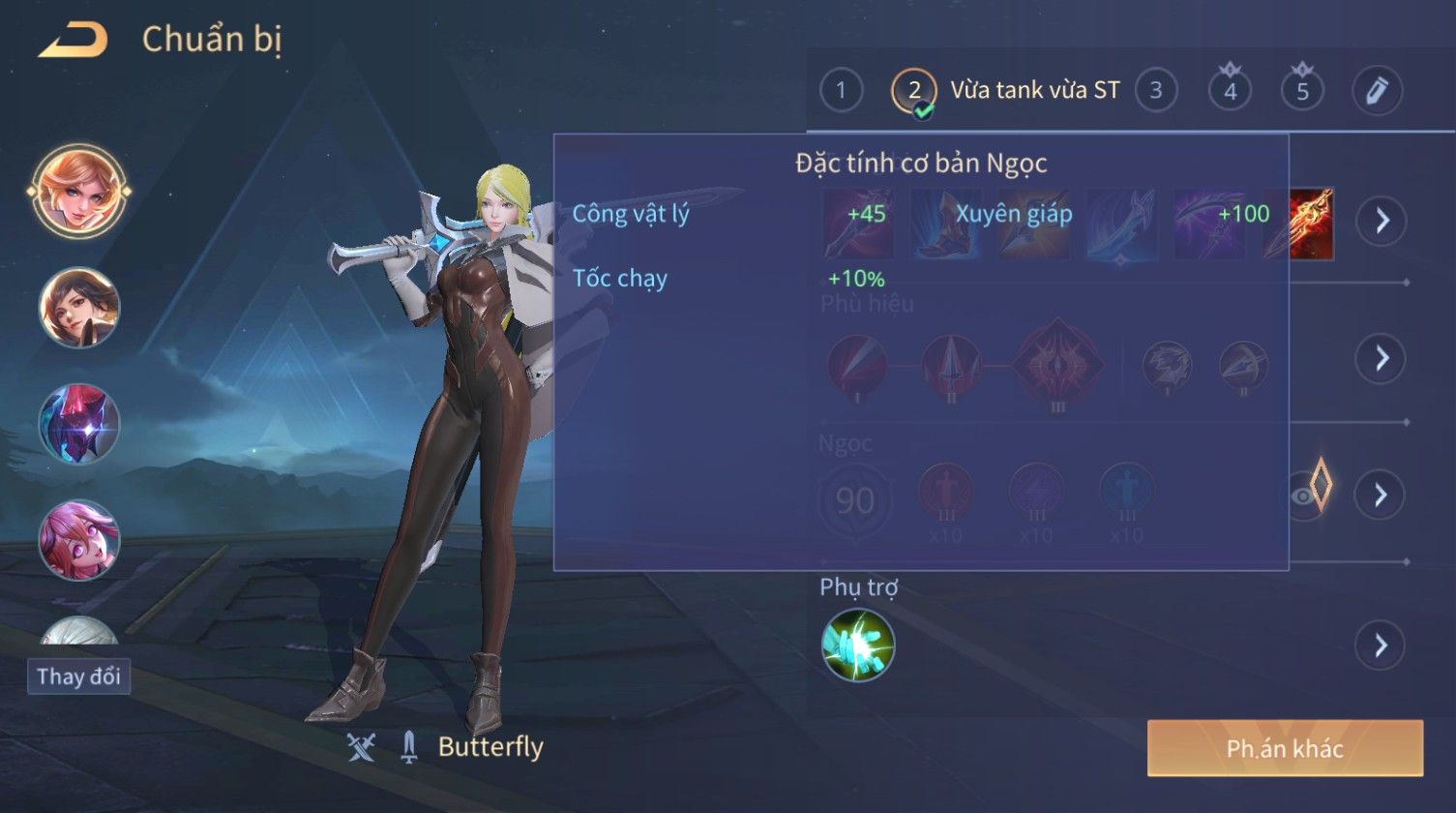Select the orange-haired hero portrait

tap(79, 191)
